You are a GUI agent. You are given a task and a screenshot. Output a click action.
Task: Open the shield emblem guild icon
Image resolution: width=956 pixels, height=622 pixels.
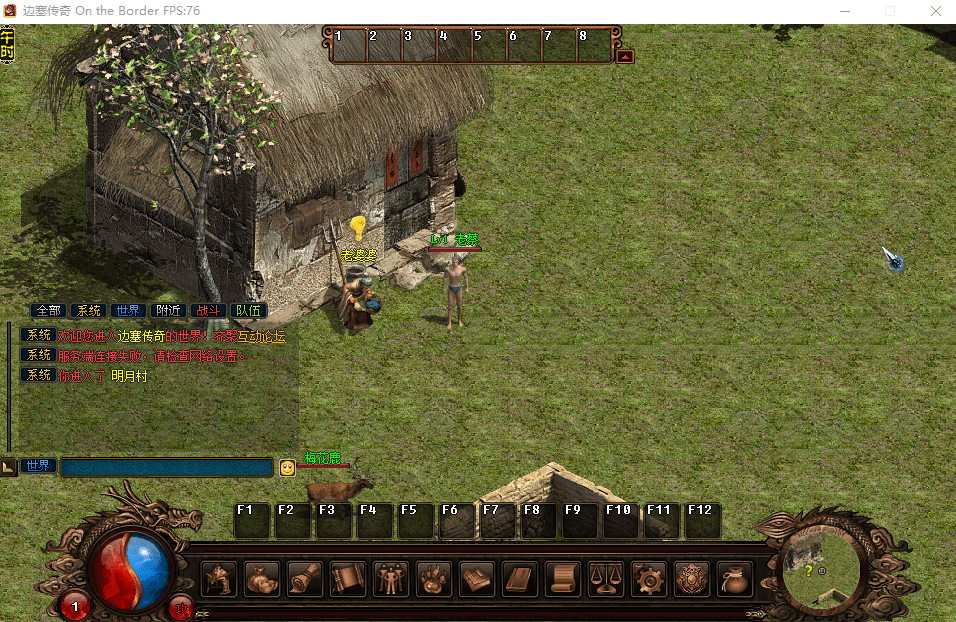tap(692, 579)
